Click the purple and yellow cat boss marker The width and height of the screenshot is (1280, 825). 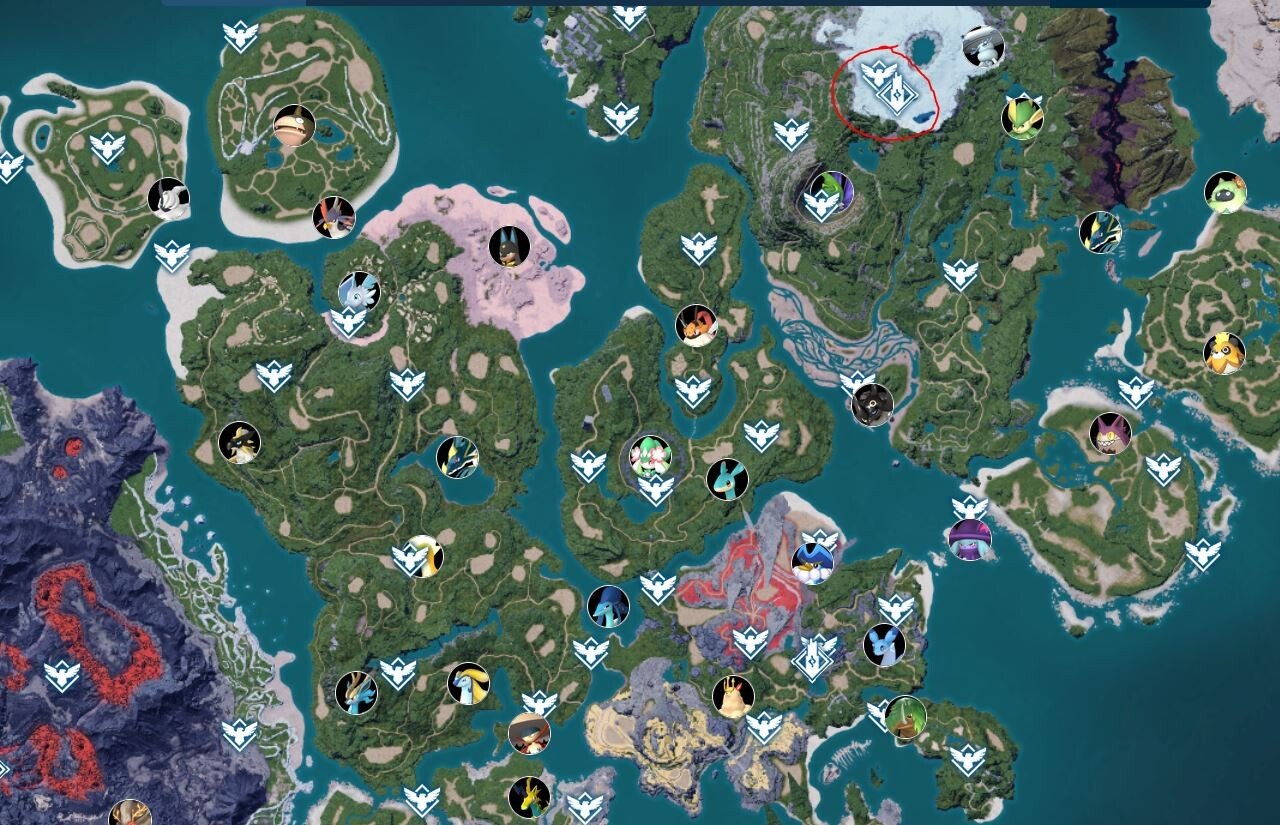[1110, 434]
